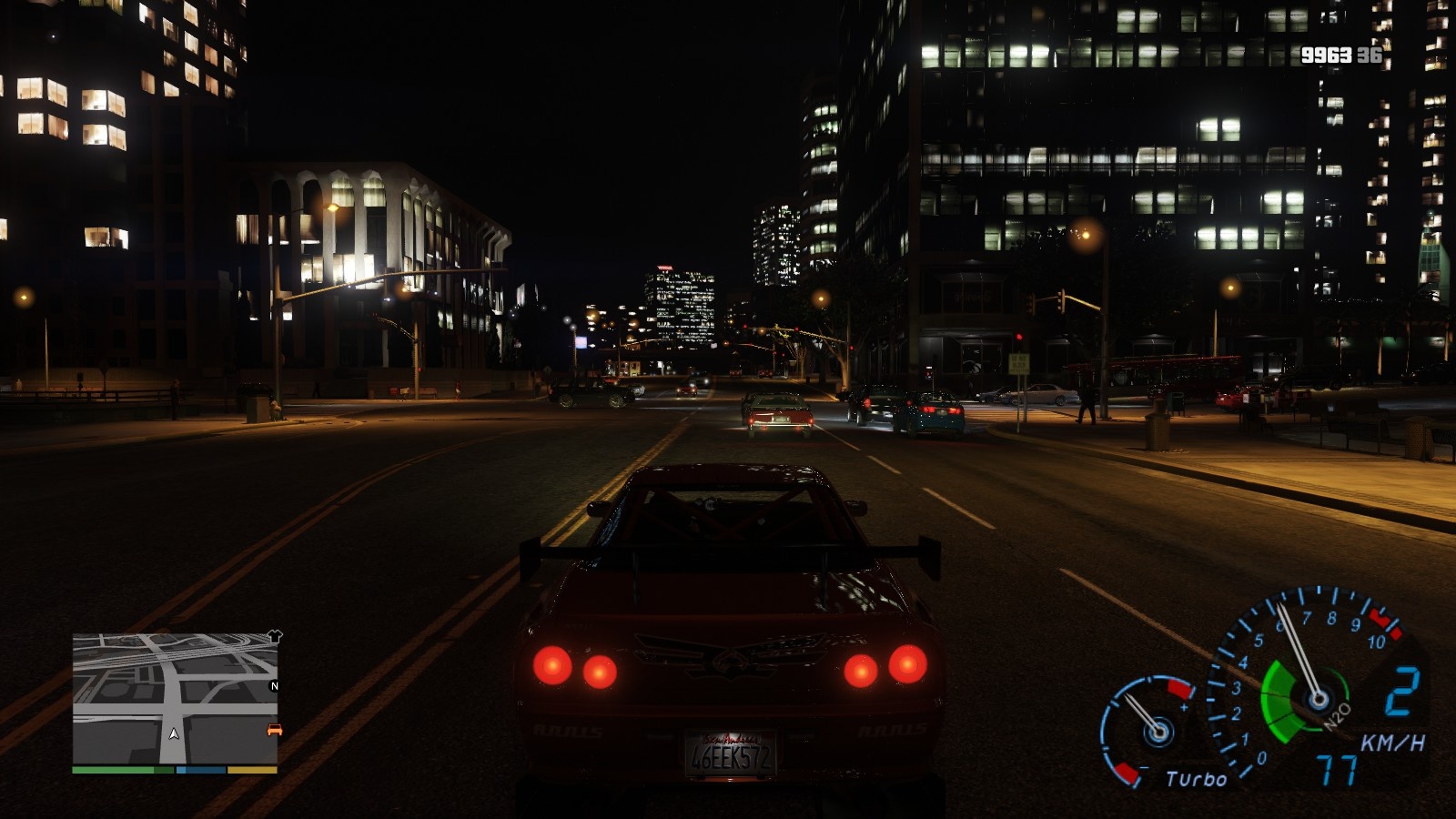Click the KM/H unit label
1456x819 pixels.
pos(1394,743)
